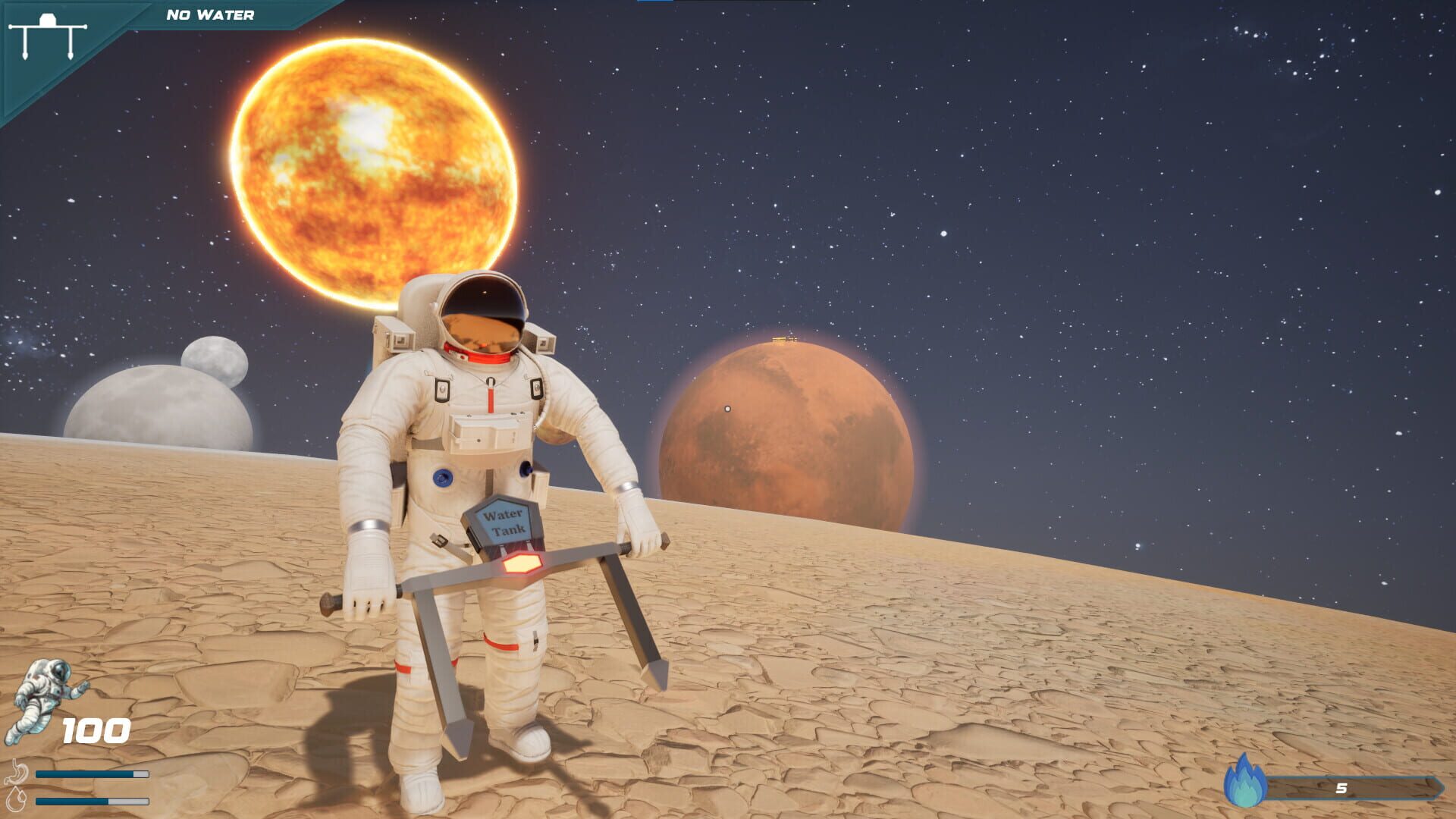Screen dimensions: 1456x819
Task: Click the Water Tank label on the backpack
Action: (x=504, y=520)
